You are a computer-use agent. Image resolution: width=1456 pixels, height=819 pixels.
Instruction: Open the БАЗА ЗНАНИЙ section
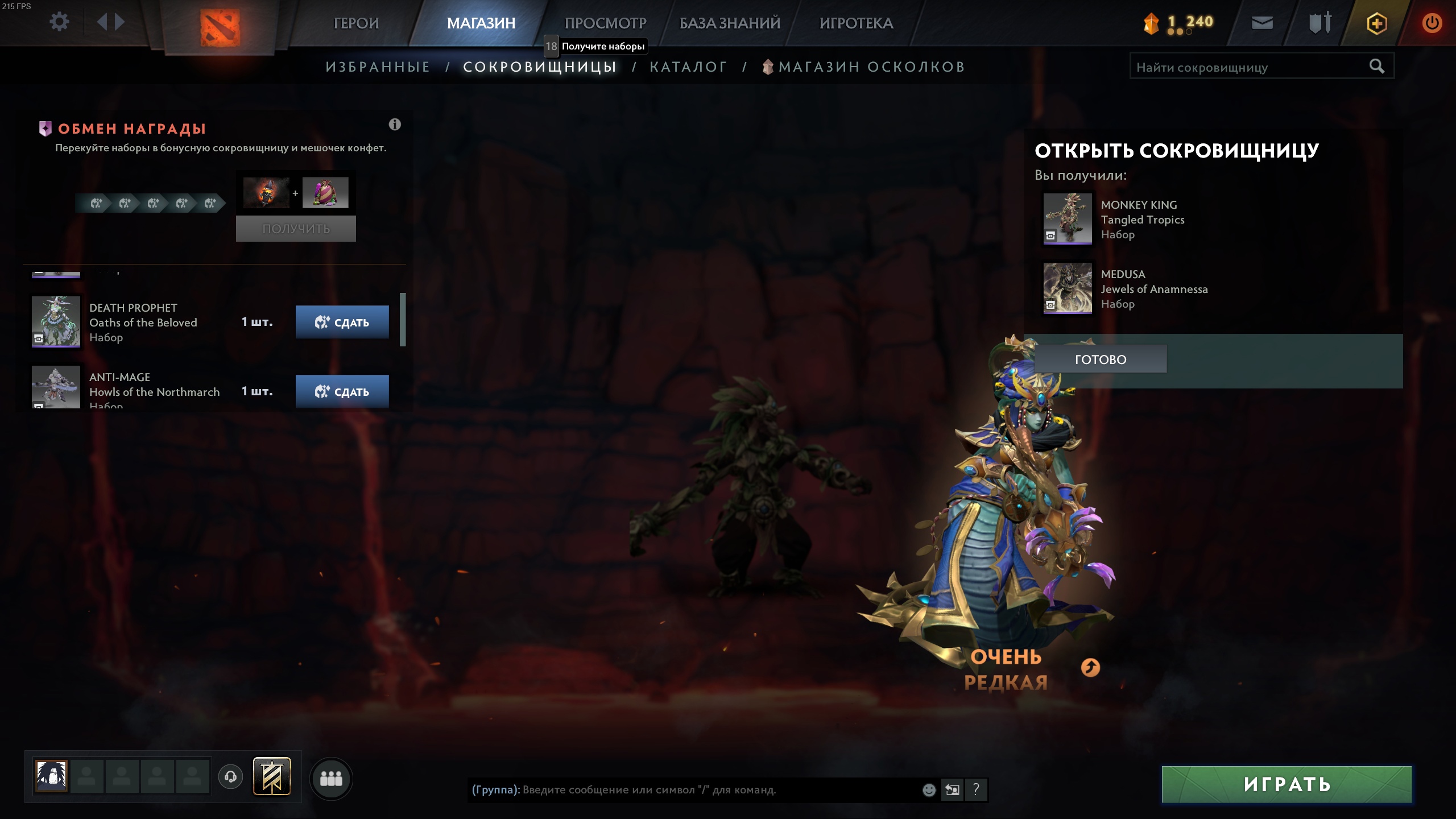pos(729,23)
